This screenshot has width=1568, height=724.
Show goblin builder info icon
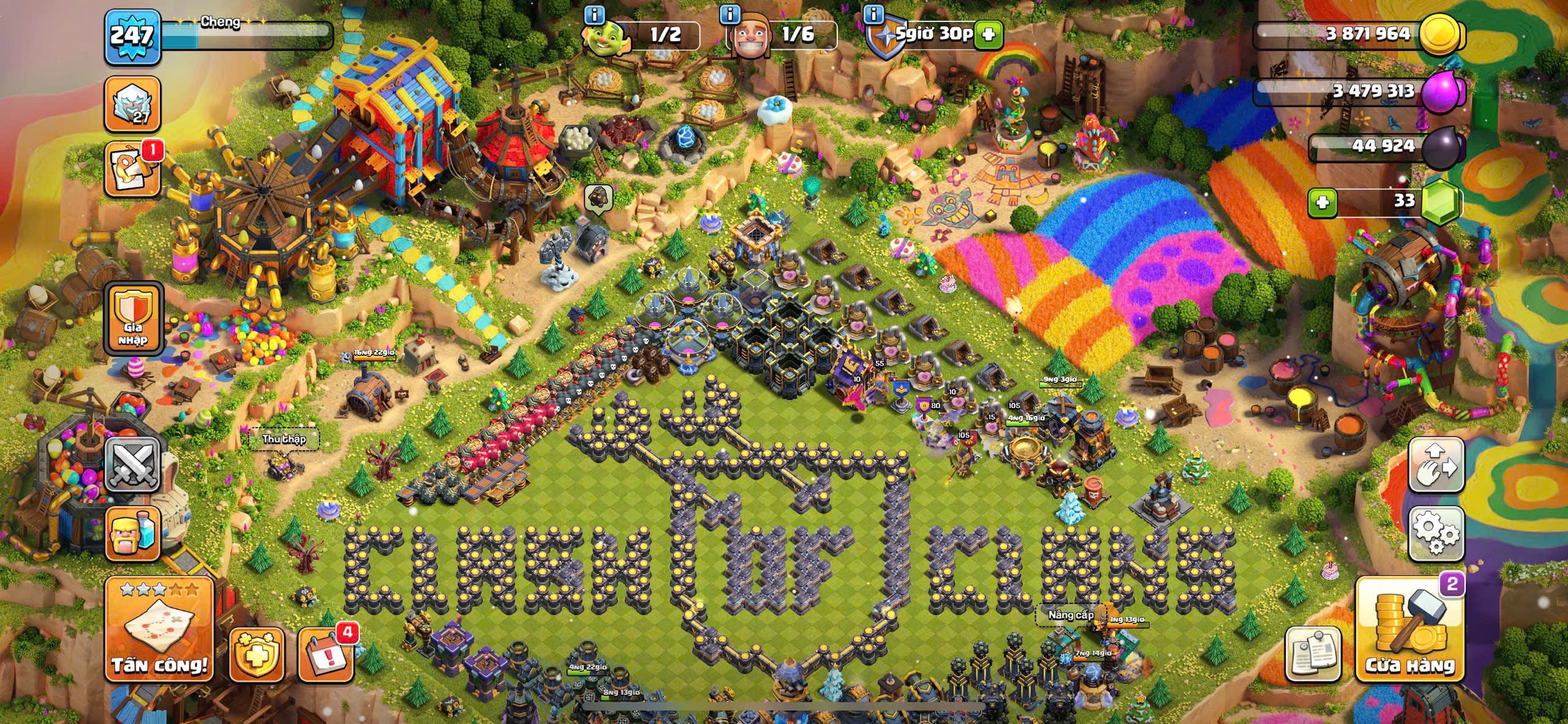coord(594,14)
